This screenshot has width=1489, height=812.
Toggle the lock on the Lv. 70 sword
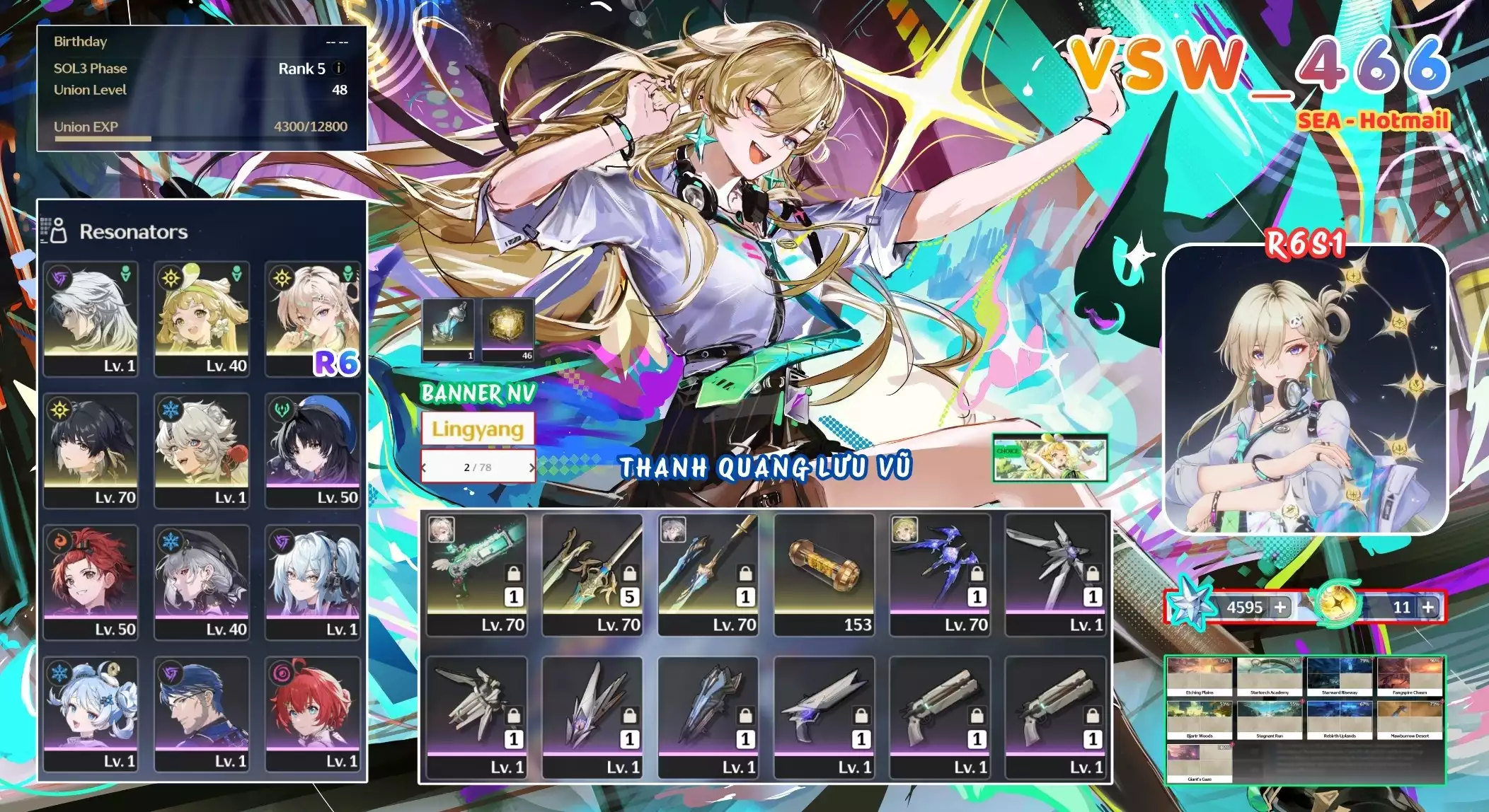point(744,574)
